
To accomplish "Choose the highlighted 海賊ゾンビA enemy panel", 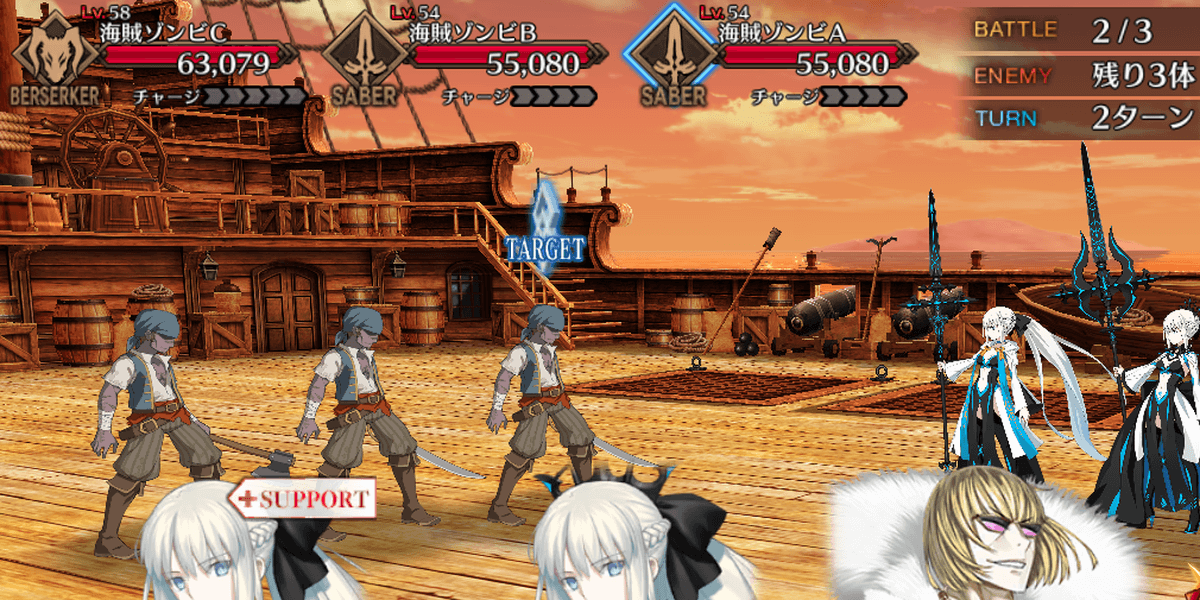I will [x=772, y=60].
